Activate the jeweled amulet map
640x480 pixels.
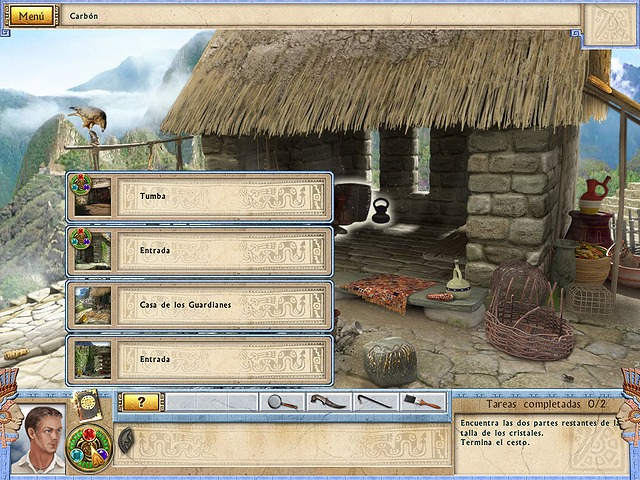[89, 447]
